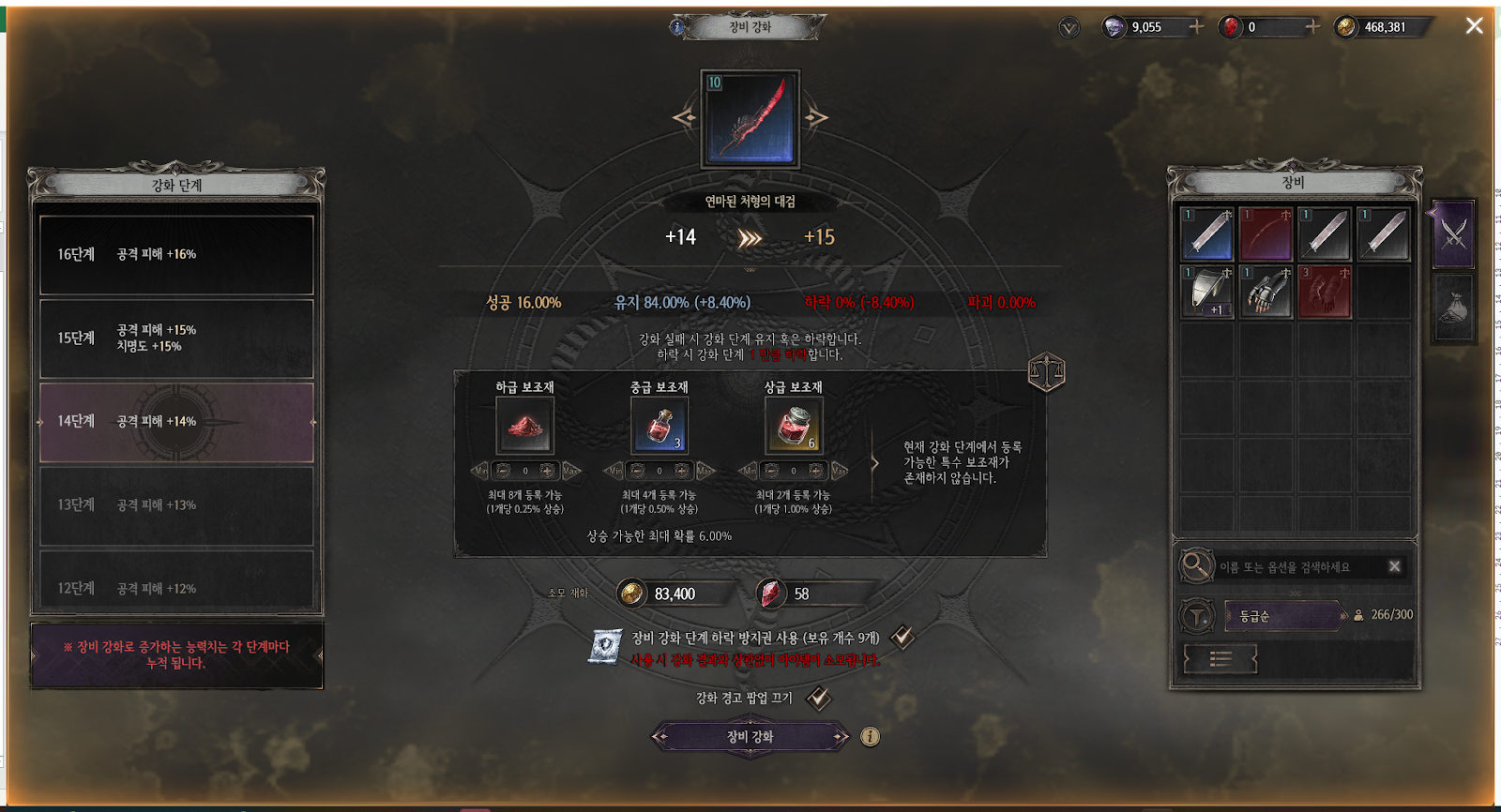Switch to the next equipment with right arrow
Screen dimensions: 1501x812
816,118
